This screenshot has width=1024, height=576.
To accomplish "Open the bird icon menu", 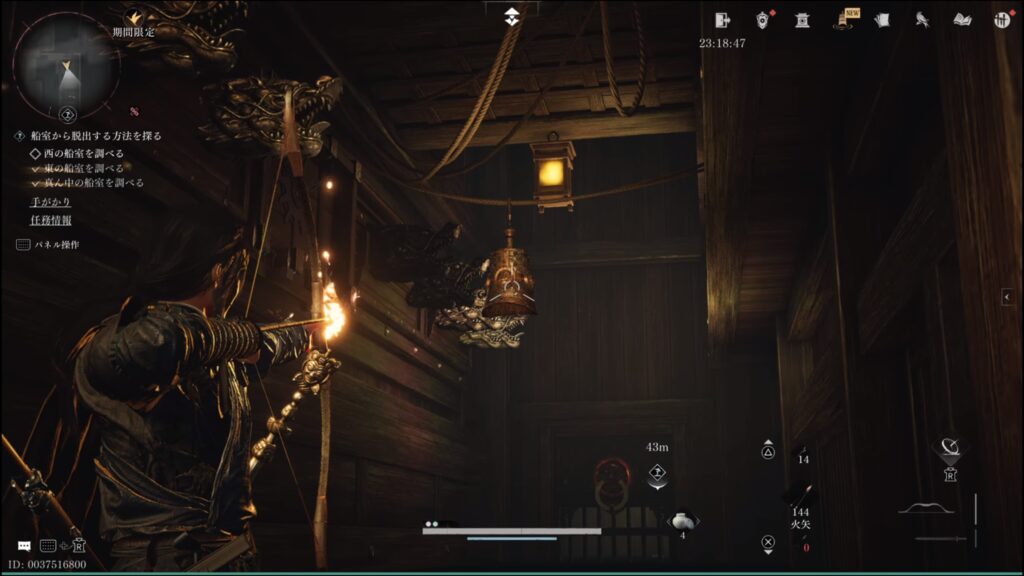I will 922,19.
